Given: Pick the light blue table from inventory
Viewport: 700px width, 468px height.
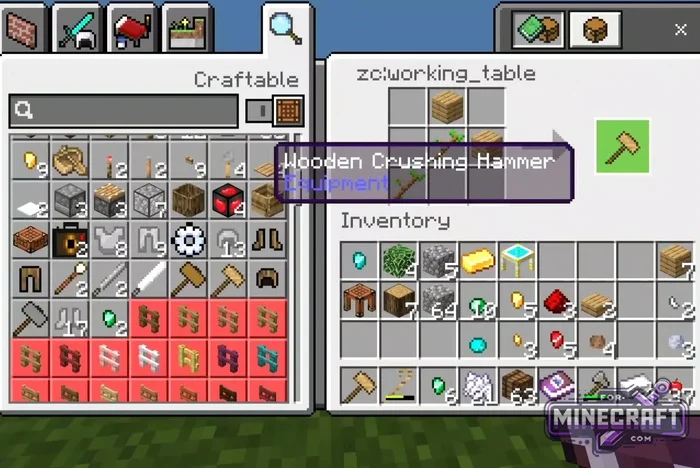Looking at the screenshot, I should click(x=515, y=261).
